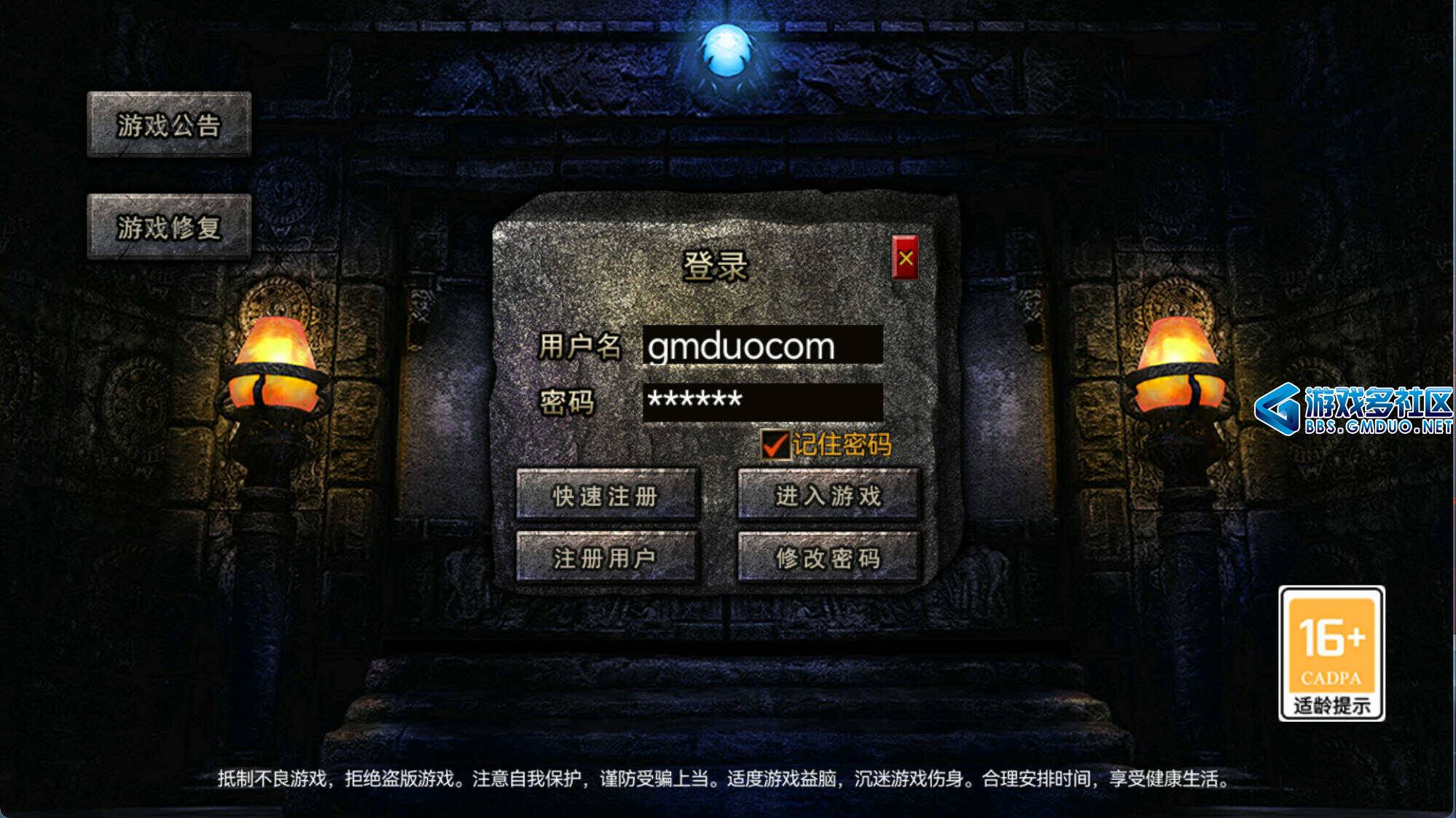This screenshot has height=818, width=1456.
Task: Click 修改密码 to change password
Action: [x=828, y=558]
